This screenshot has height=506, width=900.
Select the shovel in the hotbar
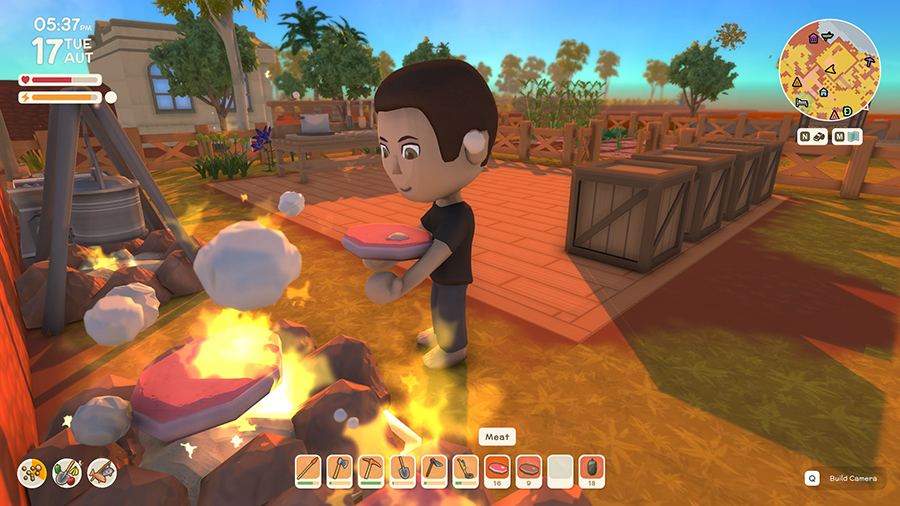coord(402,469)
